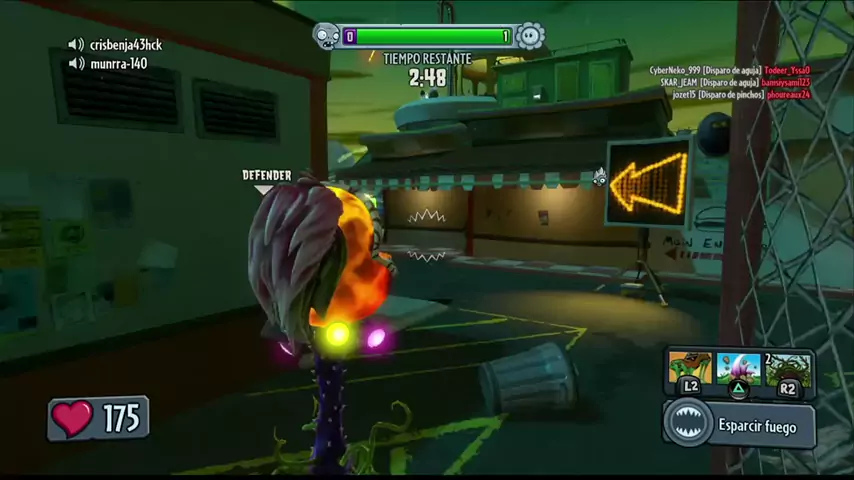This screenshot has height=480, width=854.
Task: Click the plant team flower icon
Action: pos(530,37)
